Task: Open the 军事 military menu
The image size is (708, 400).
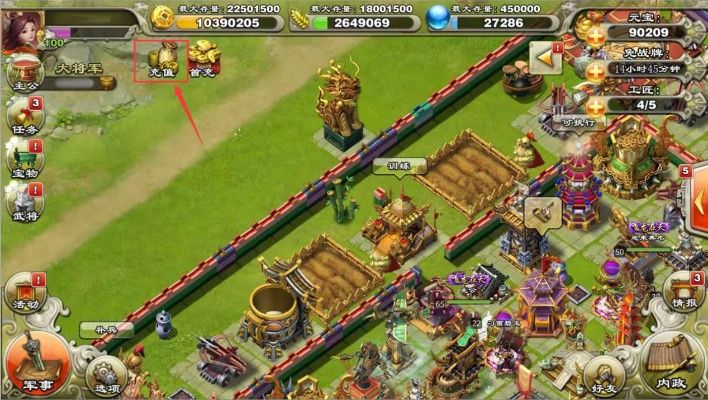Action: (x=36, y=364)
